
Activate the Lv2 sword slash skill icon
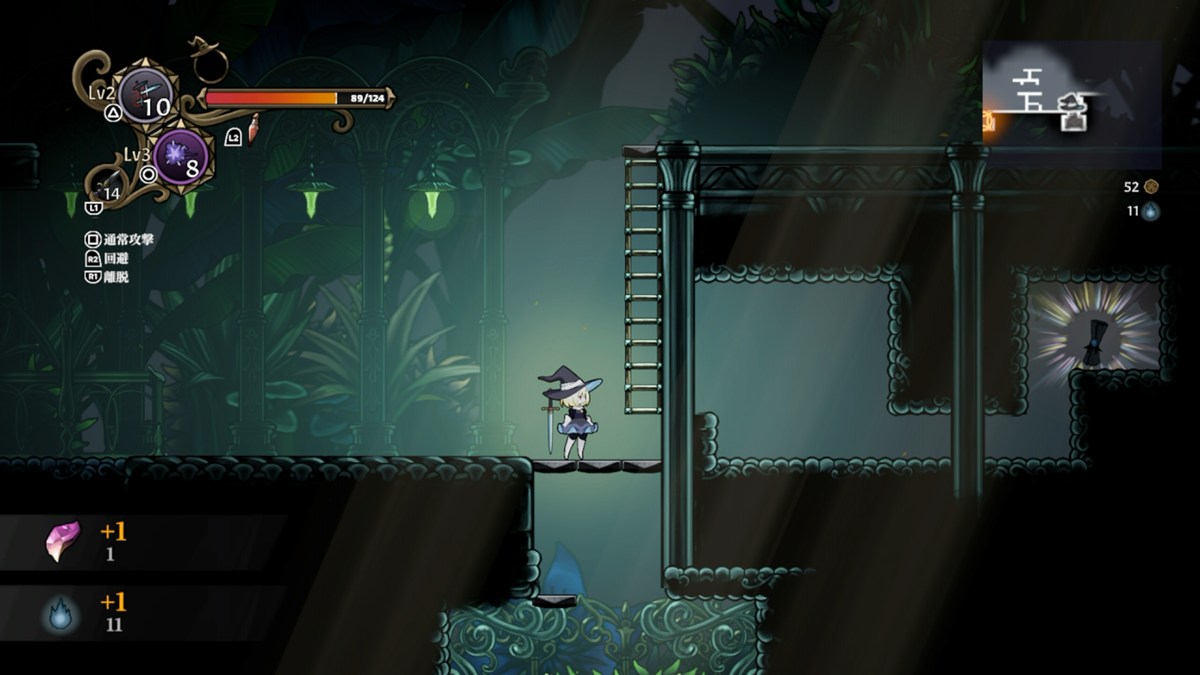click(x=145, y=95)
